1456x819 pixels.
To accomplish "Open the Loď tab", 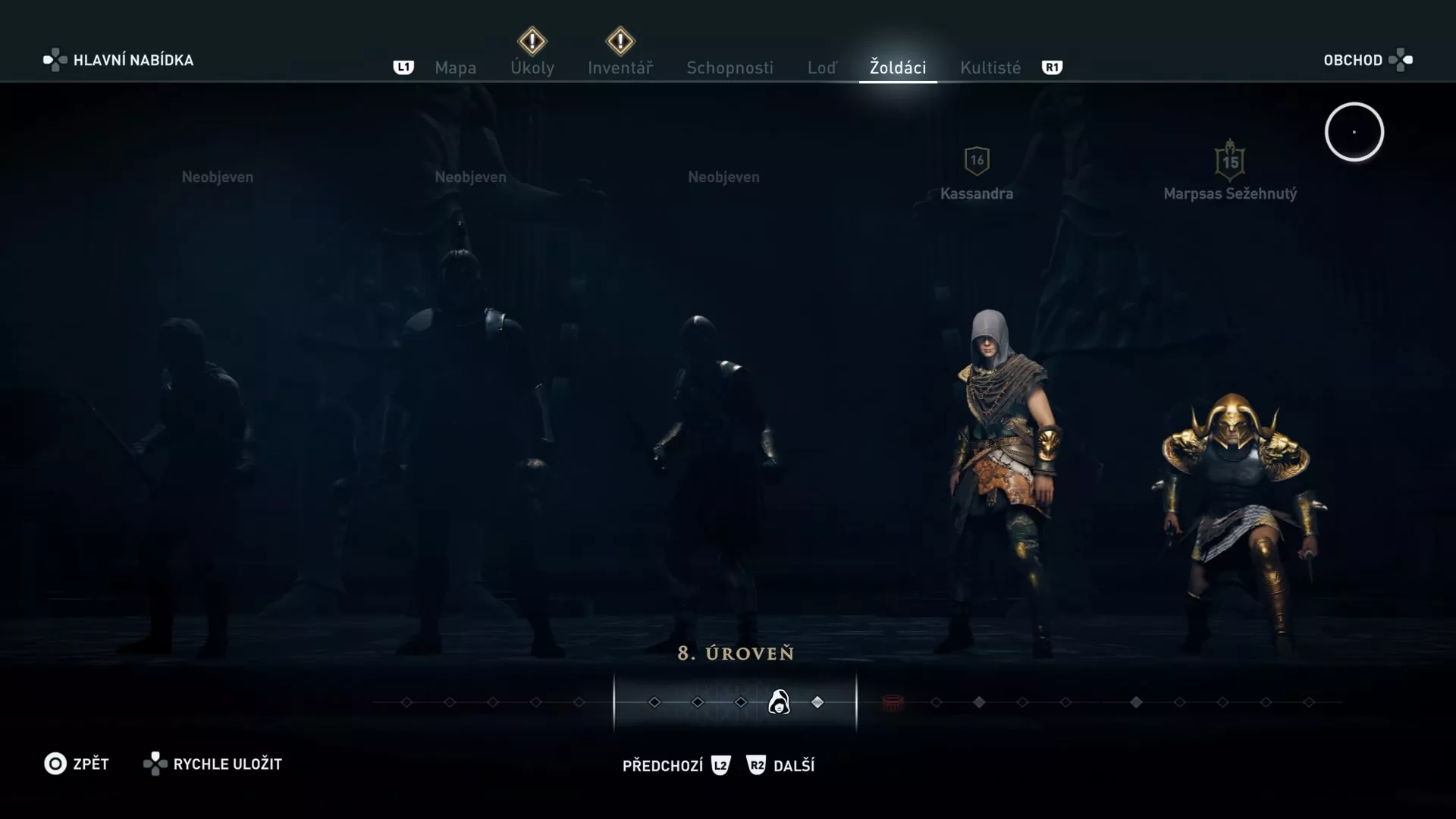I will coord(824,67).
